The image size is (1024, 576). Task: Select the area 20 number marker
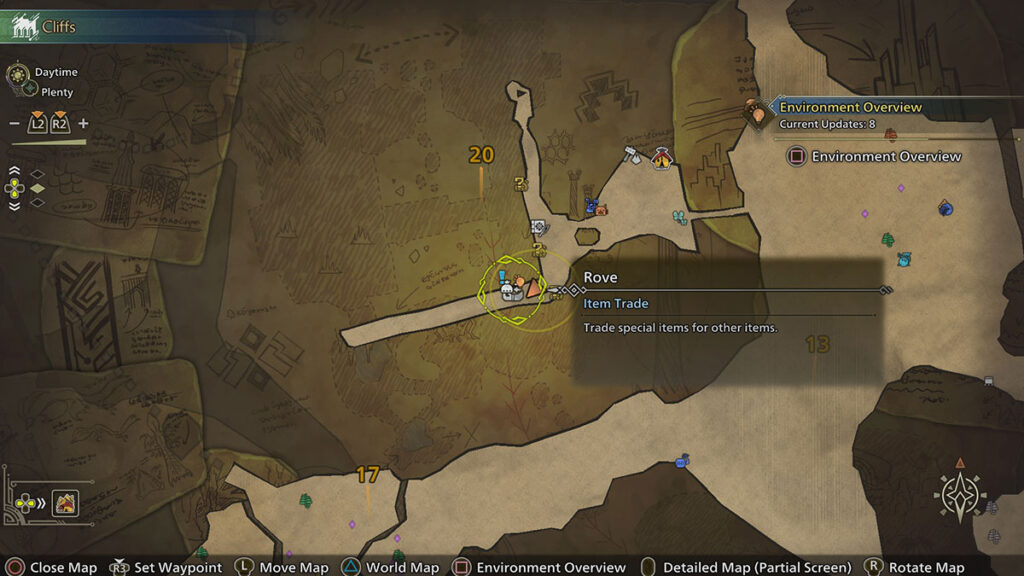(481, 155)
